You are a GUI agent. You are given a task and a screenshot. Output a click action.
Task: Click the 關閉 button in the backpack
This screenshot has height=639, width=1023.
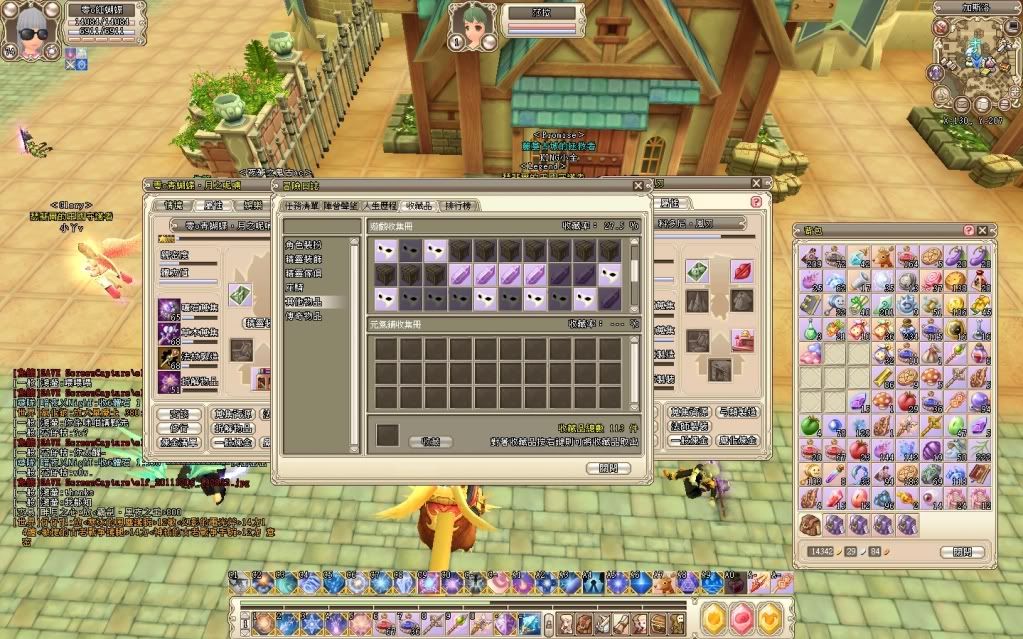pyautogui.click(x=955, y=551)
